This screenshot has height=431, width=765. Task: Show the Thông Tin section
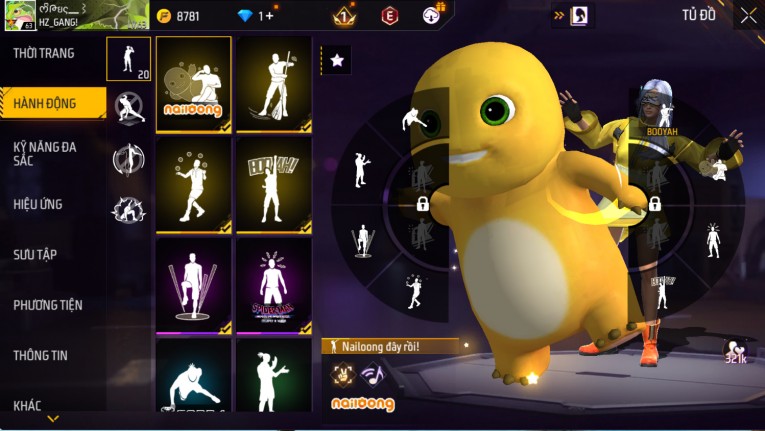tap(41, 355)
